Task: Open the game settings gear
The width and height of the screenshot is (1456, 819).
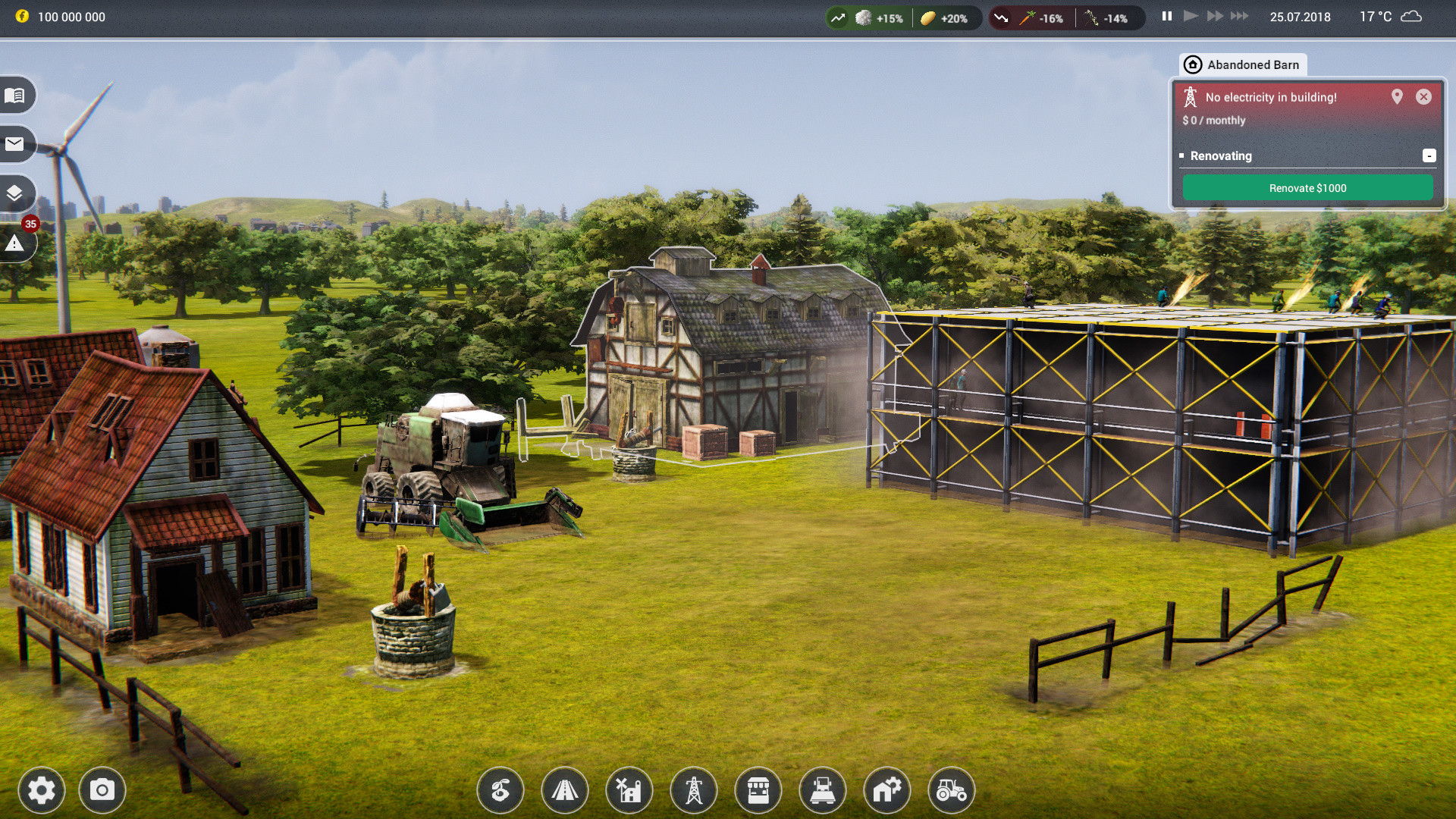Action: 42,790
